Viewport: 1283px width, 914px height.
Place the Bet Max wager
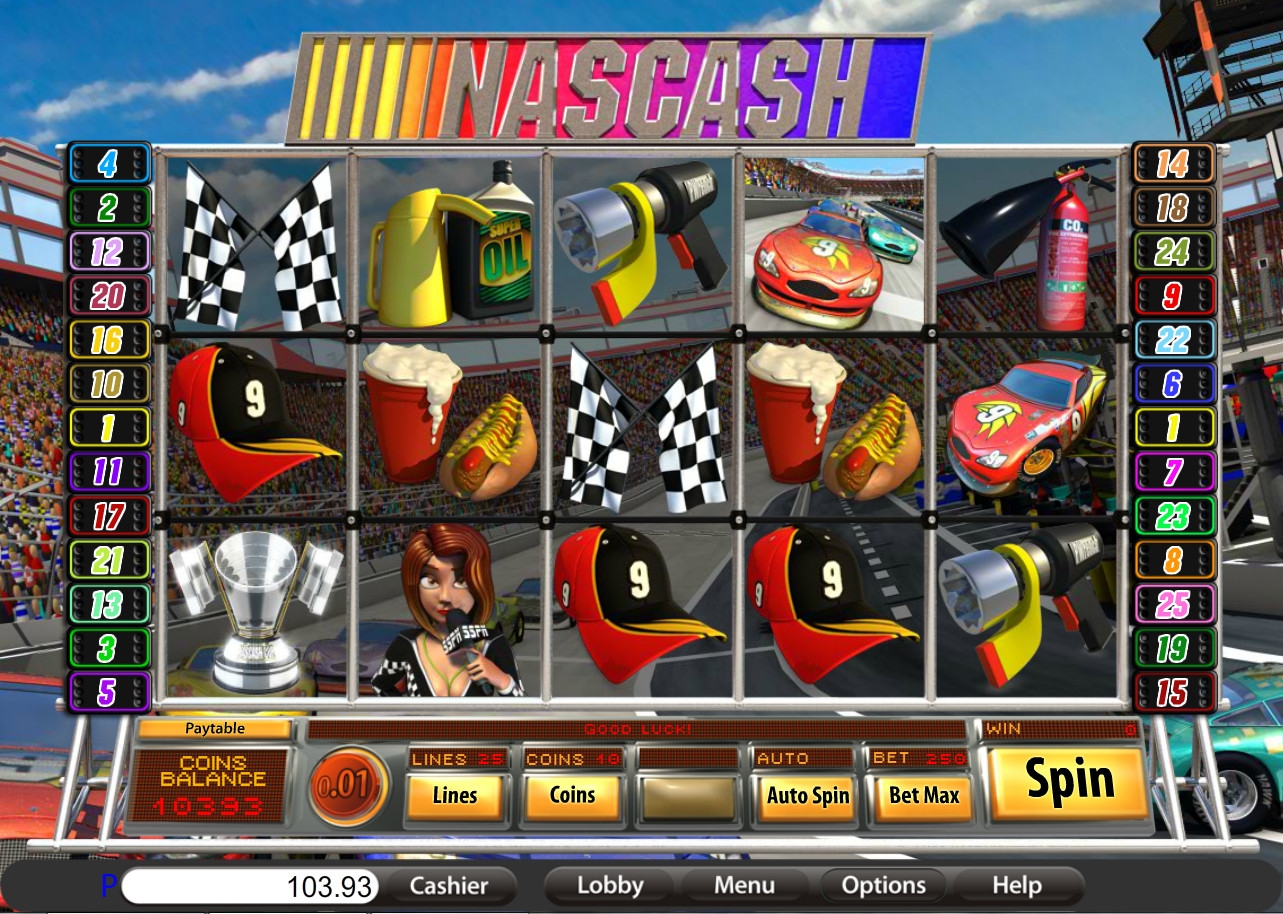923,797
